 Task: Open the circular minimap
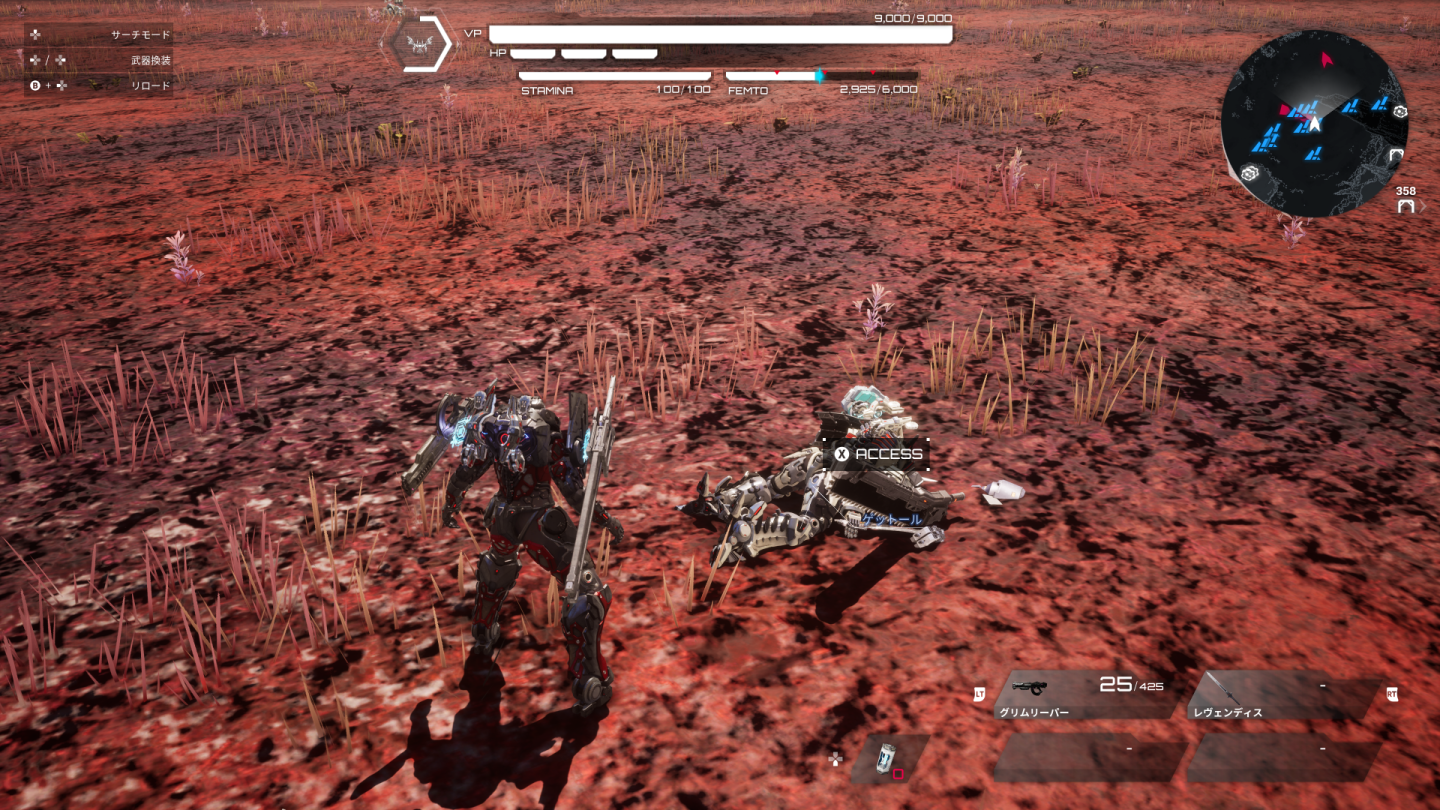1314,123
